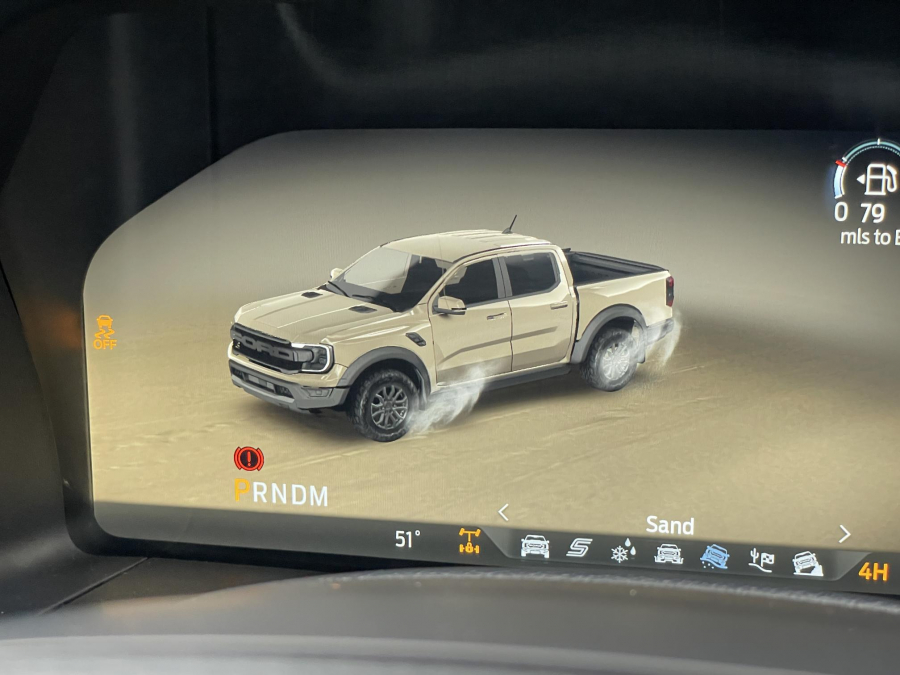Click the right arrow for next mode
Image resolution: width=900 pixels, height=675 pixels.
pyautogui.click(x=845, y=534)
